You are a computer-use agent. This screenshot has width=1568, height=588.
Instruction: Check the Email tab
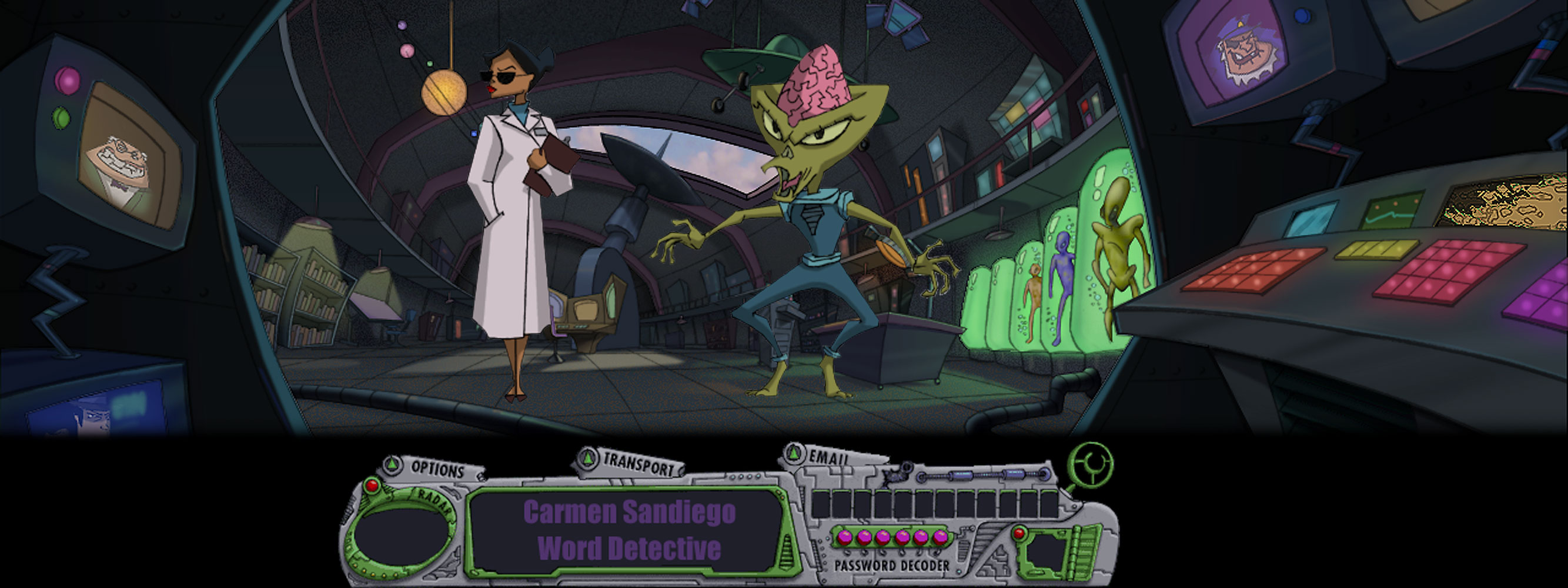click(827, 457)
